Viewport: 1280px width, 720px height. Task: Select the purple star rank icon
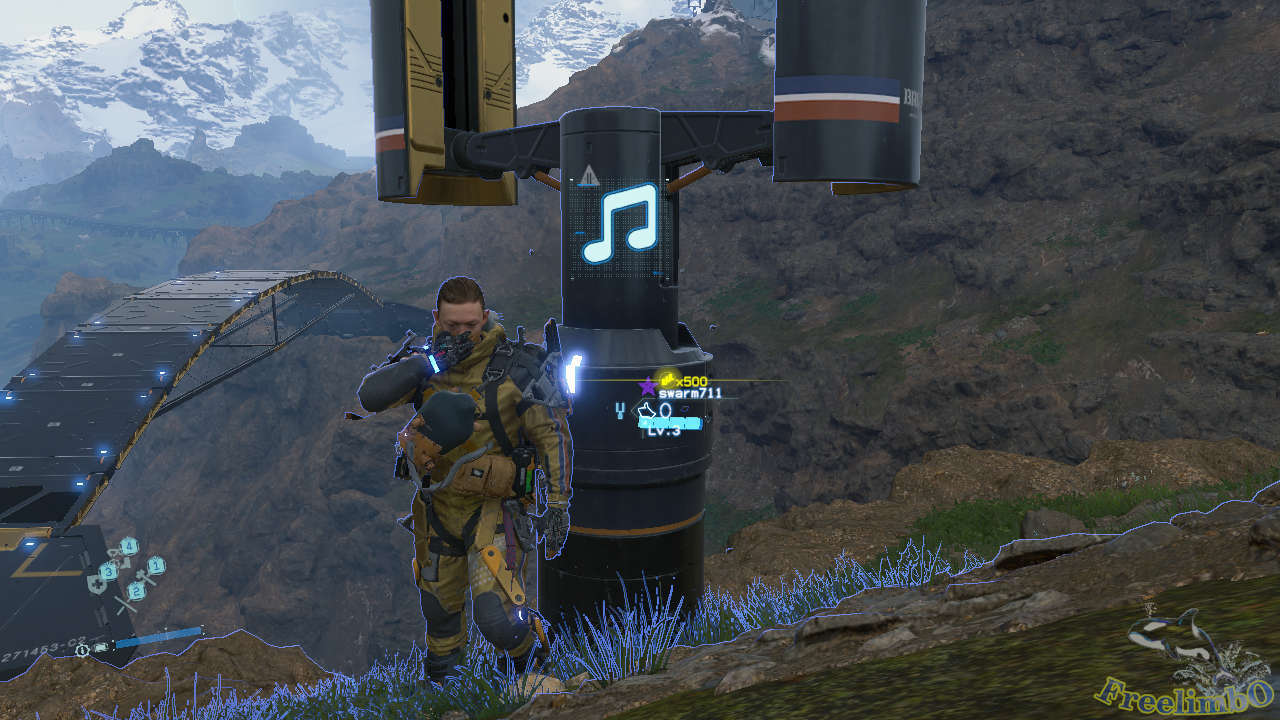point(646,387)
